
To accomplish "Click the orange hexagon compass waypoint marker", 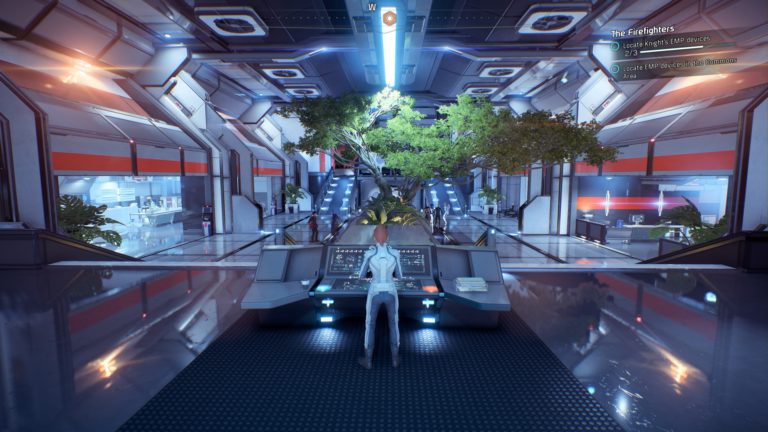I will tap(389, 17).
